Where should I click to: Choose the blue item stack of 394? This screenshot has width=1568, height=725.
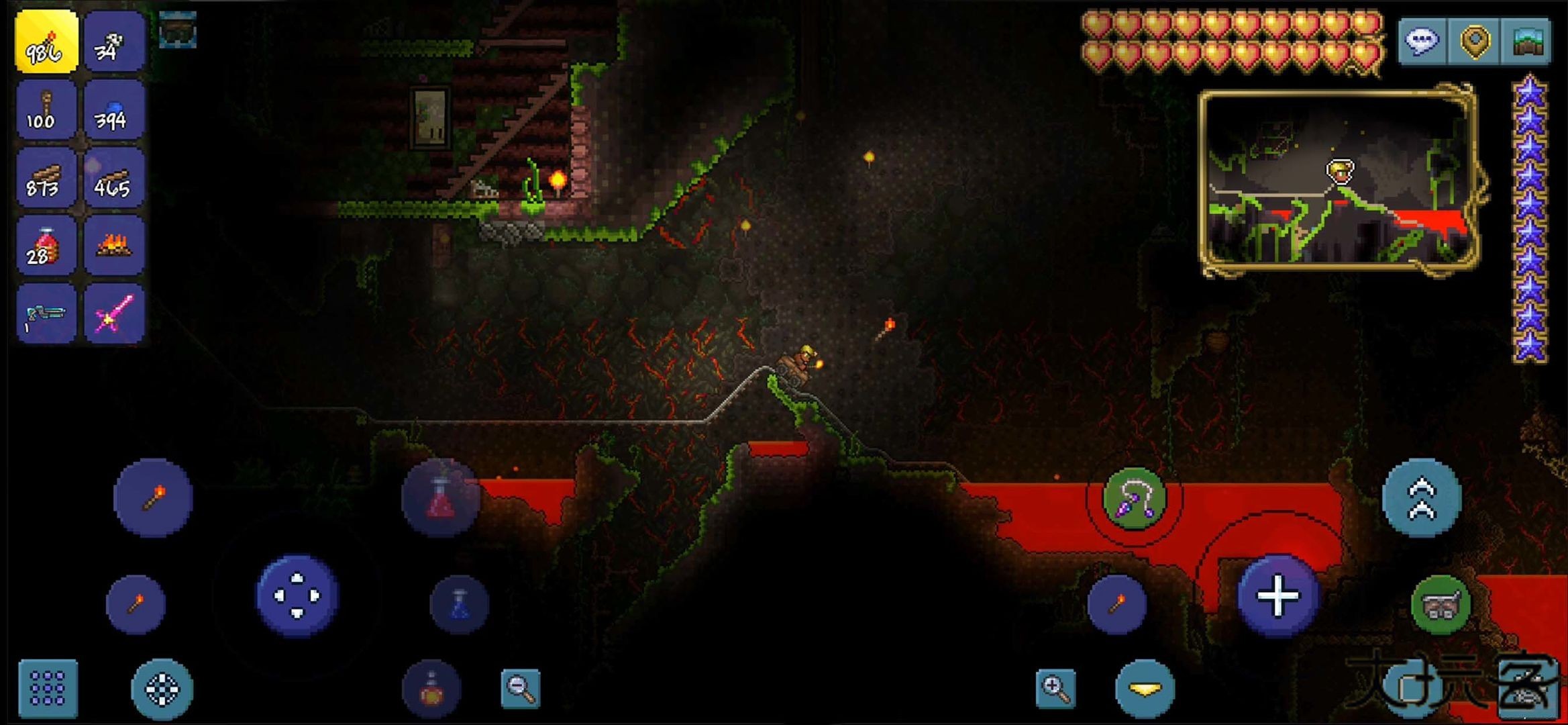point(113,110)
